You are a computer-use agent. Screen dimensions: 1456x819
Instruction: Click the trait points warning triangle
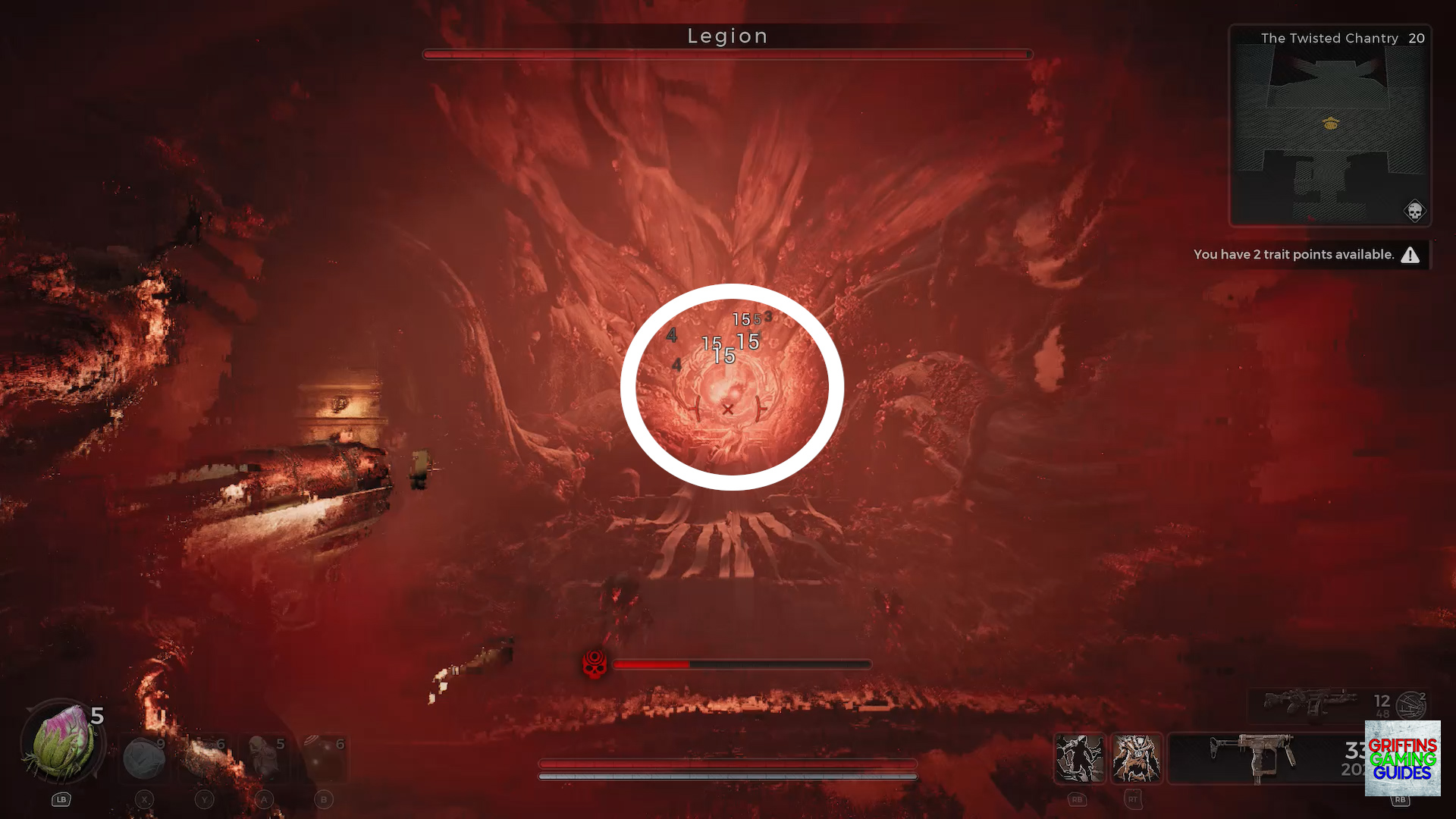[1409, 255]
